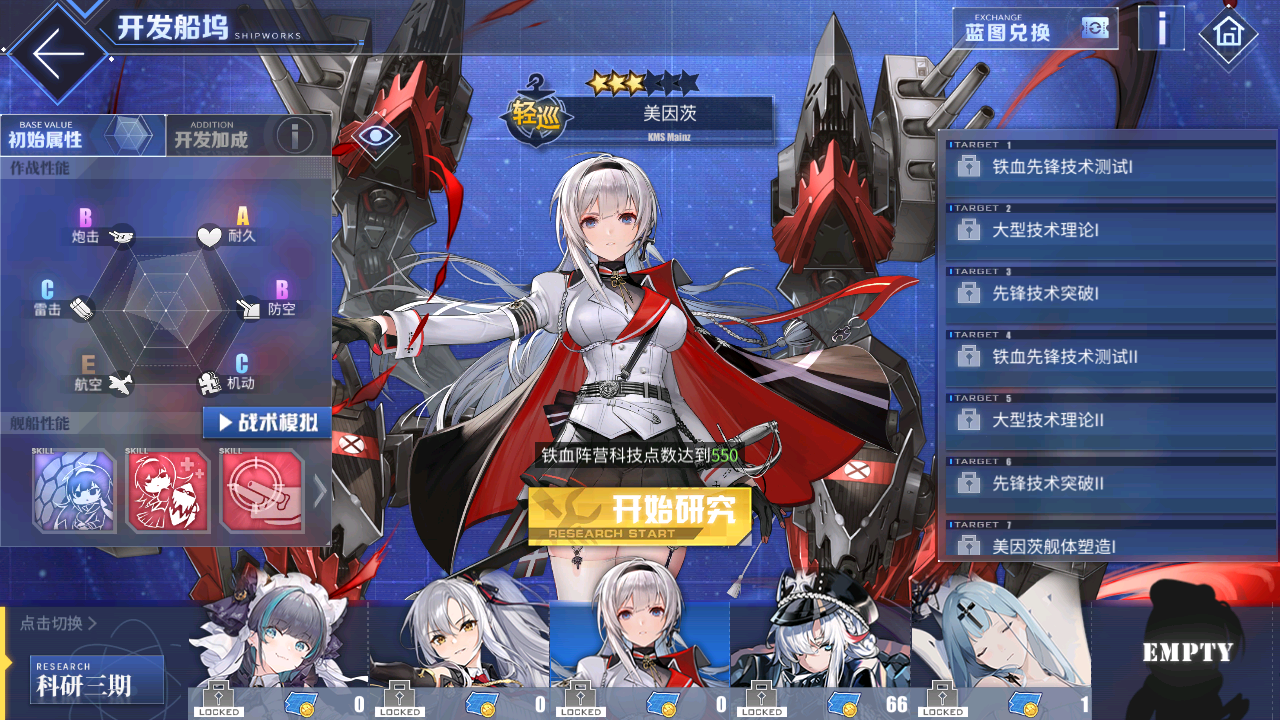Select the gun targeting skill icon

click(264, 489)
